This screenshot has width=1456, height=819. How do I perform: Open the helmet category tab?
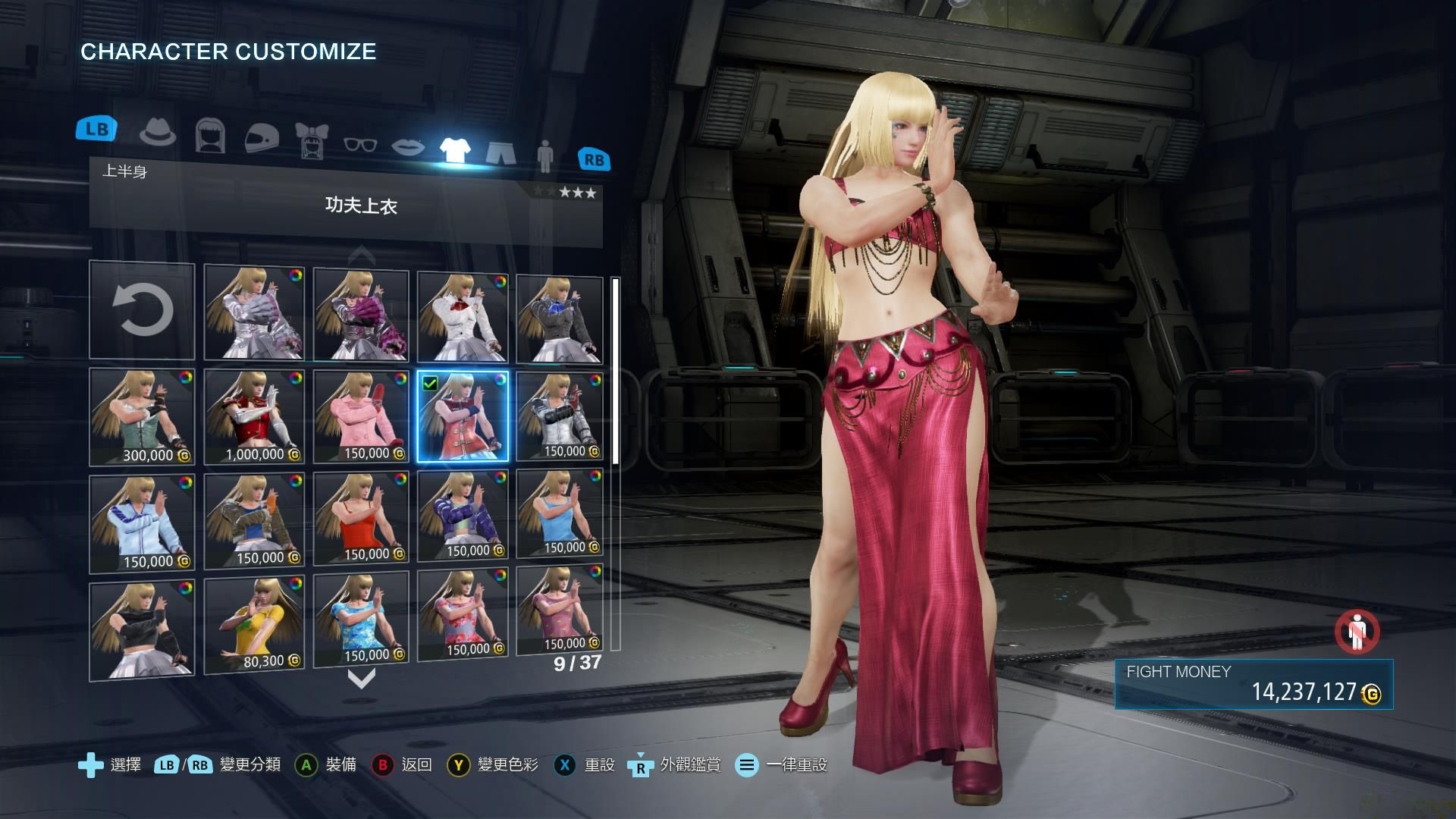click(x=262, y=138)
